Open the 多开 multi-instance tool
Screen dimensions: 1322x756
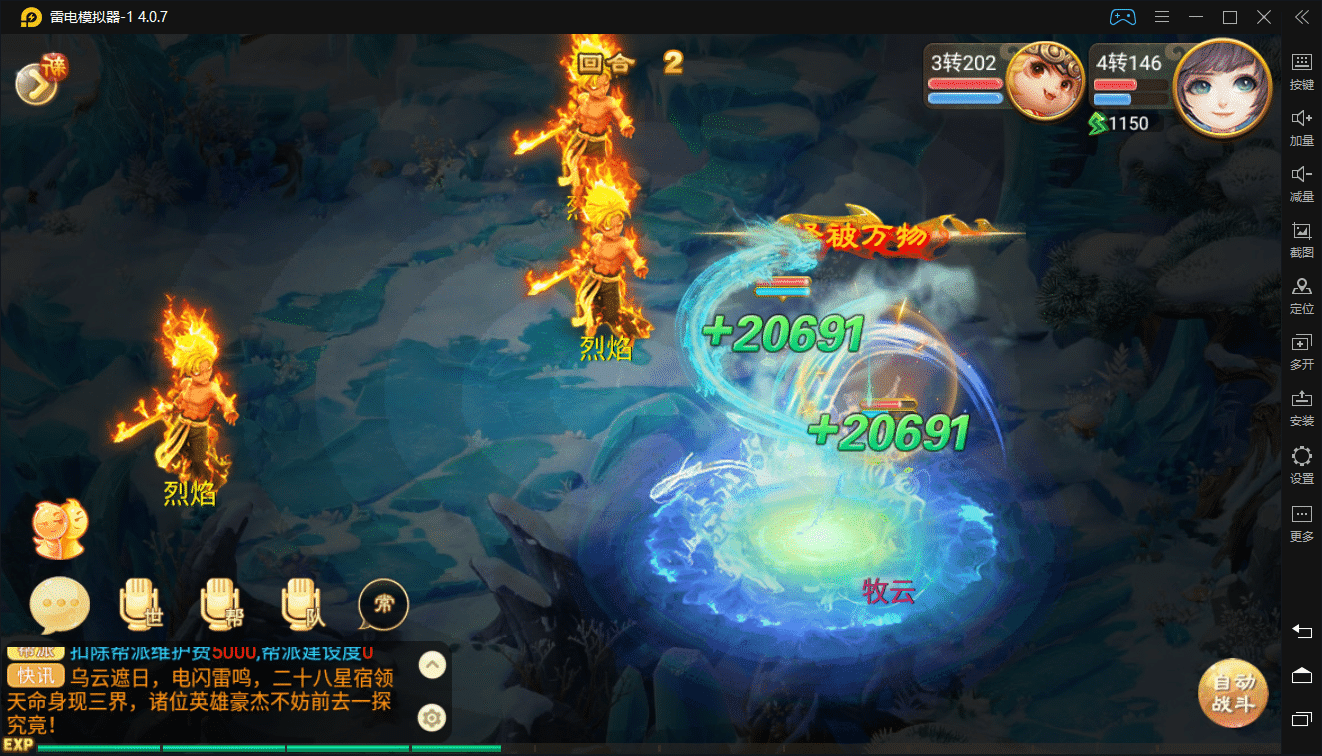click(x=1301, y=351)
